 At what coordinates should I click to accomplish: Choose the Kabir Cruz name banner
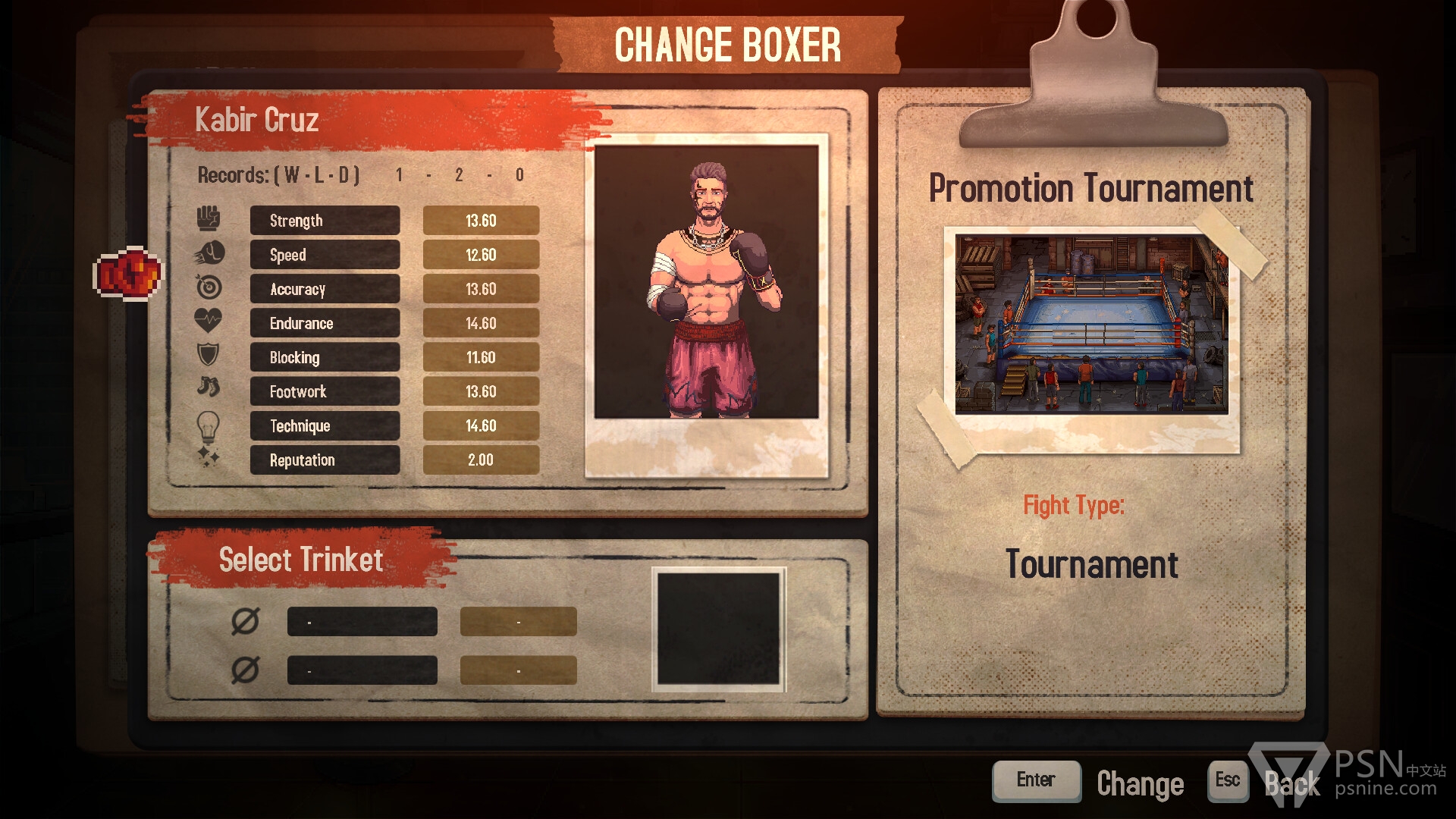(x=257, y=120)
